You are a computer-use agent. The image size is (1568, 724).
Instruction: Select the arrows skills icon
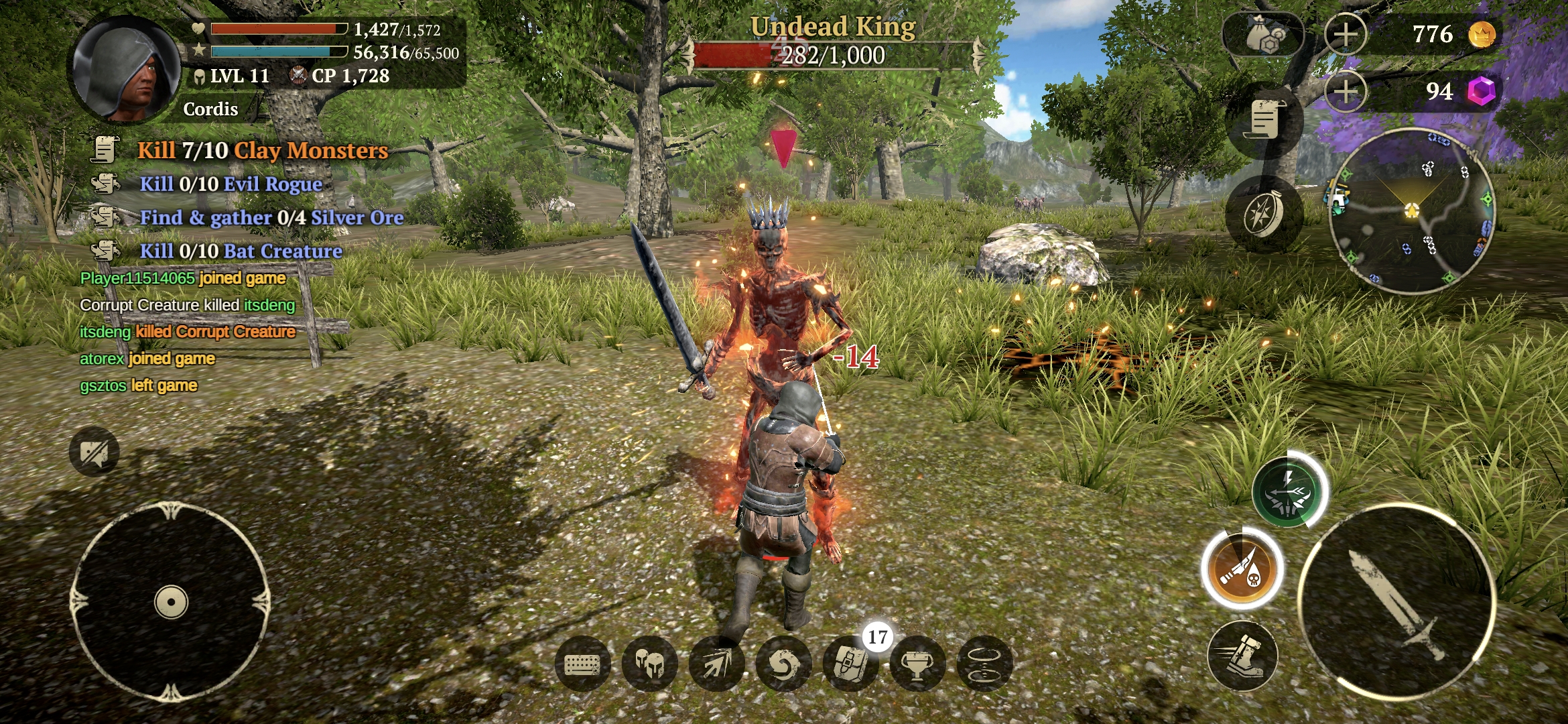click(x=716, y=664)
